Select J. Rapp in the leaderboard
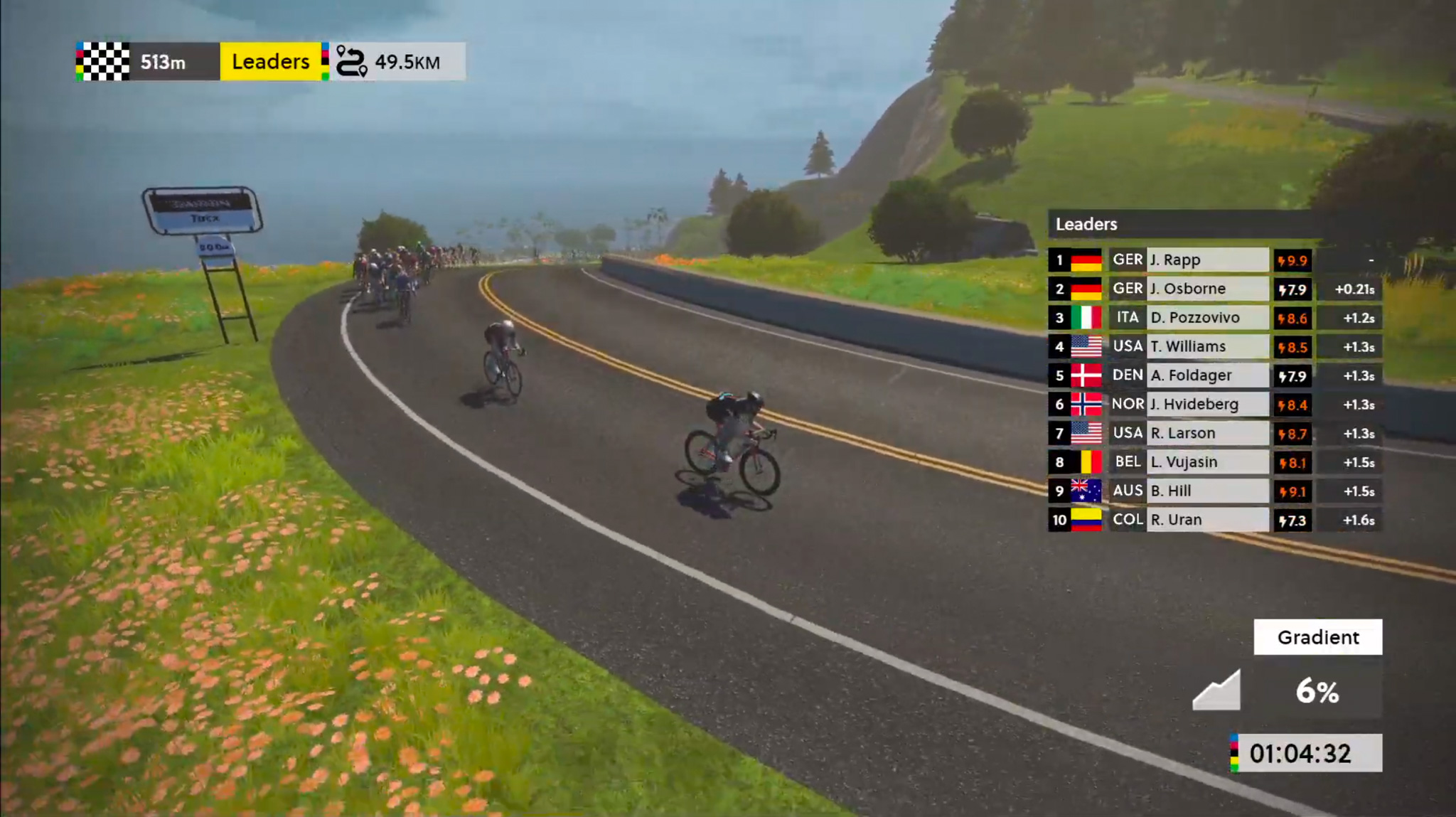 click(1207, 260)
